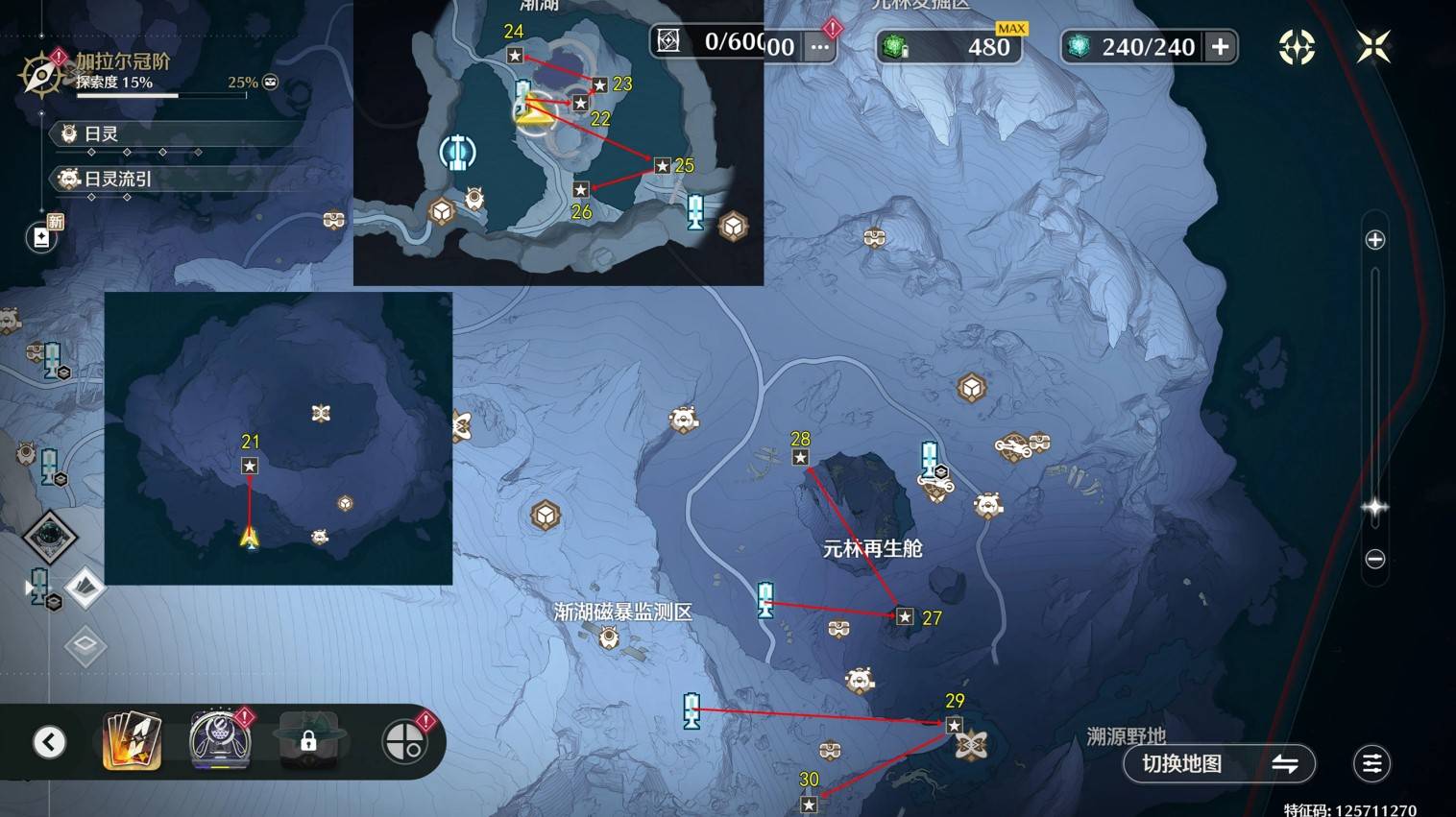This screenshot has width=1456, height=817.
Task: Click the map zoom-in plus button
Action: click(x=1375, y=240)
